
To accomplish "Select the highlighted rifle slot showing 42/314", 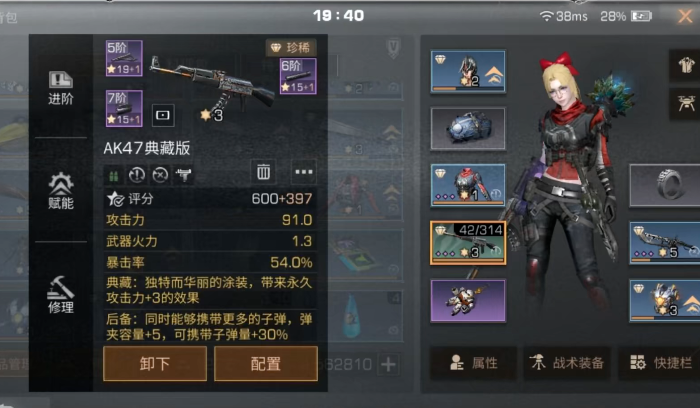I will [467, 243].
